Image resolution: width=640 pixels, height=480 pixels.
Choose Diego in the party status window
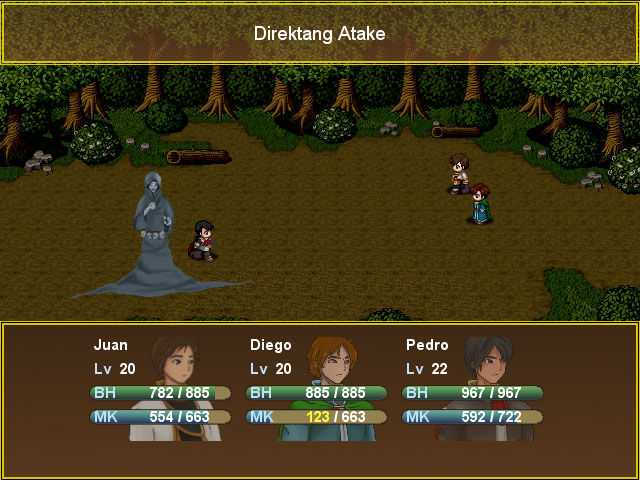(316, 386)
